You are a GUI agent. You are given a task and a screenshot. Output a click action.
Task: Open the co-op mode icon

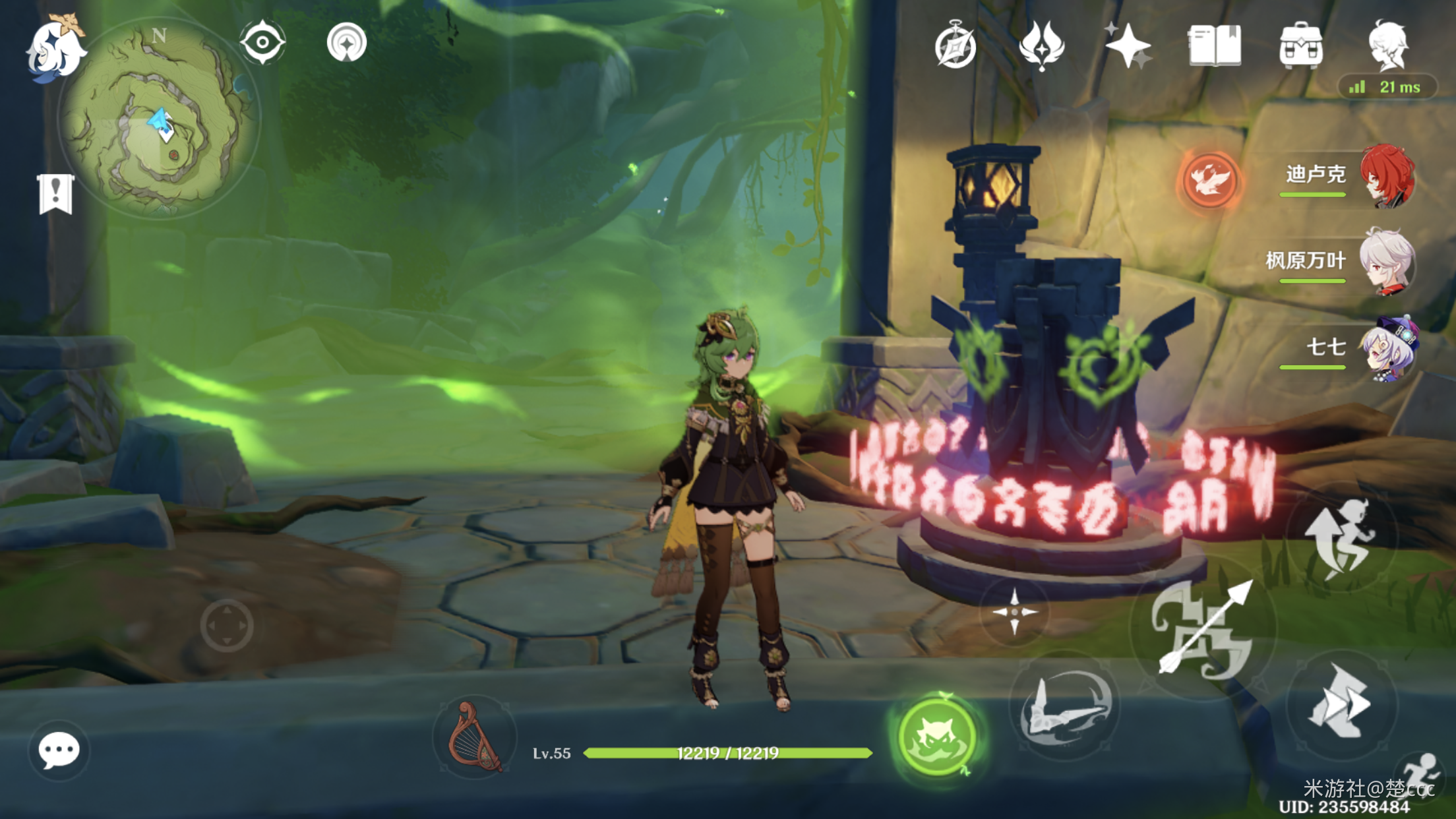click(x=346, y=43)
